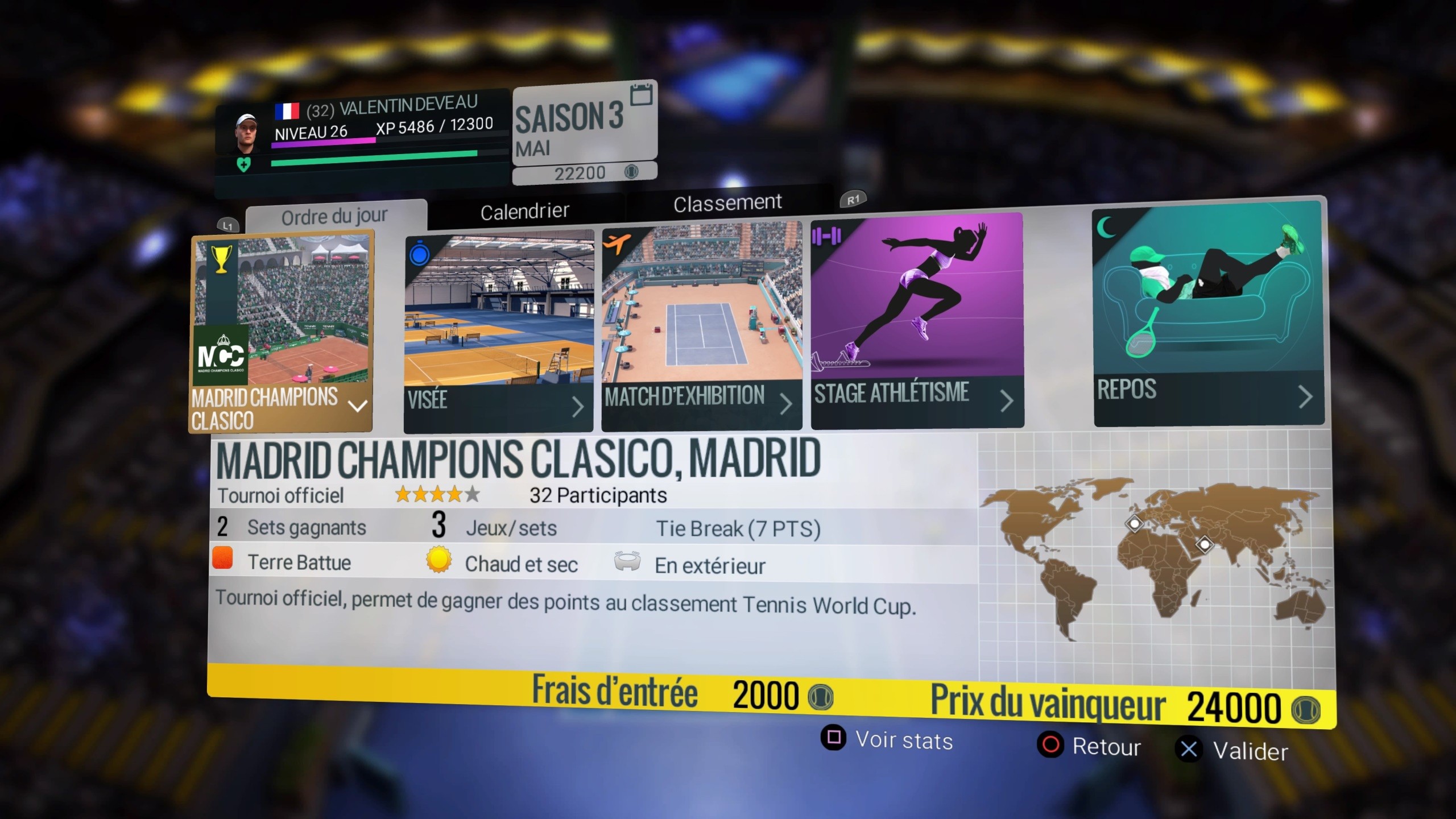Collapse the selected Madrid Champions Clasico entry
Screen dimensions: 1456x819
point(357,406)
